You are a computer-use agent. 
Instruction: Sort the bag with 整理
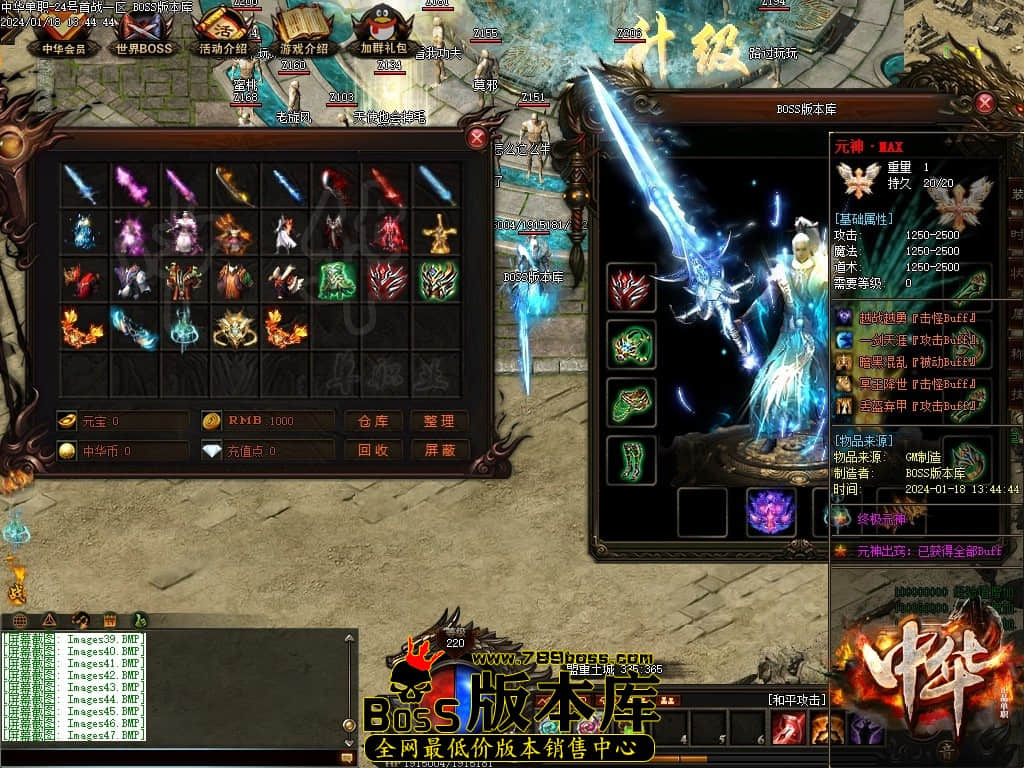(439, 421)
